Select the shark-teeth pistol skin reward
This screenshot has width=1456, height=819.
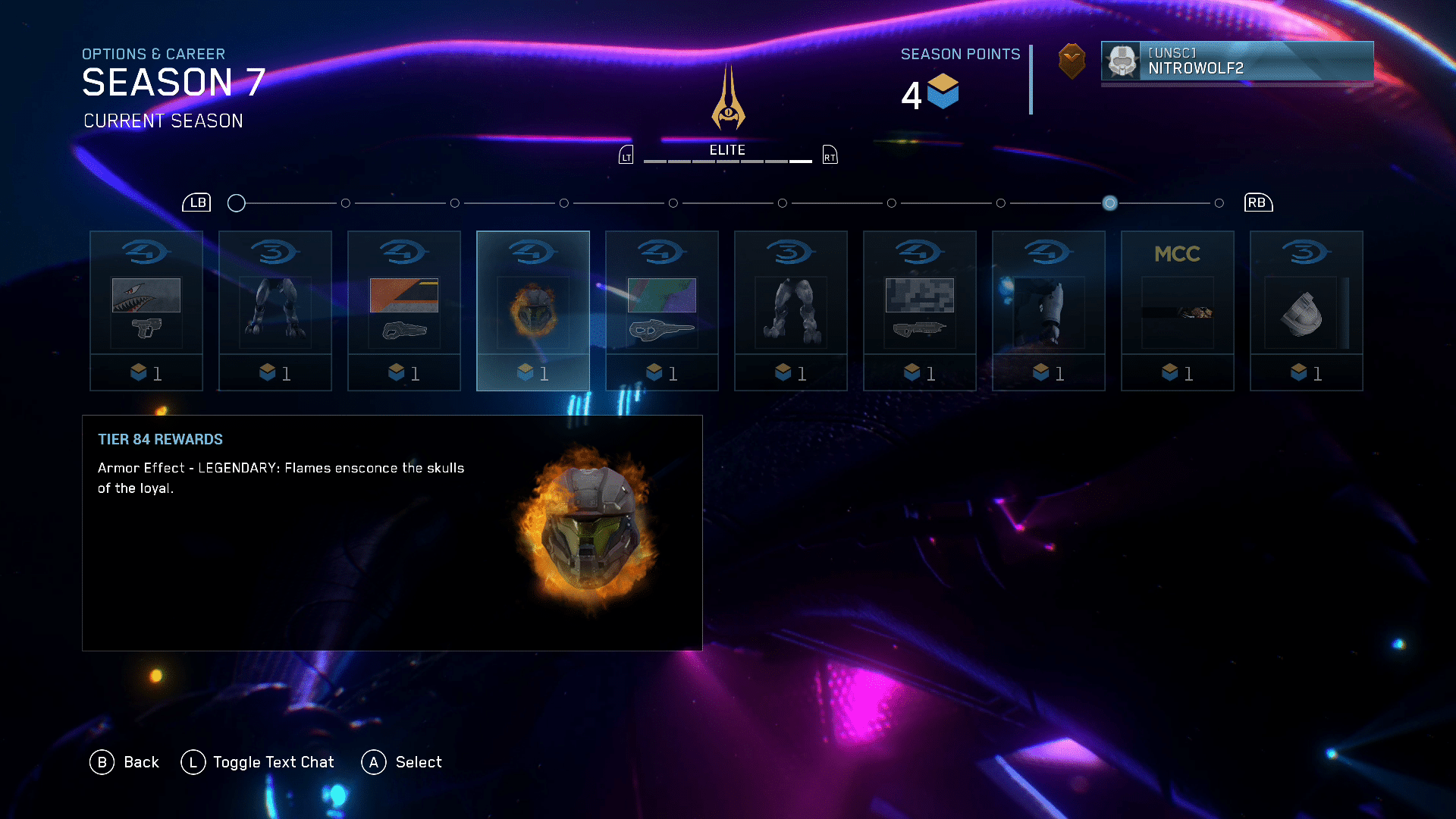[x=146, y=310]
